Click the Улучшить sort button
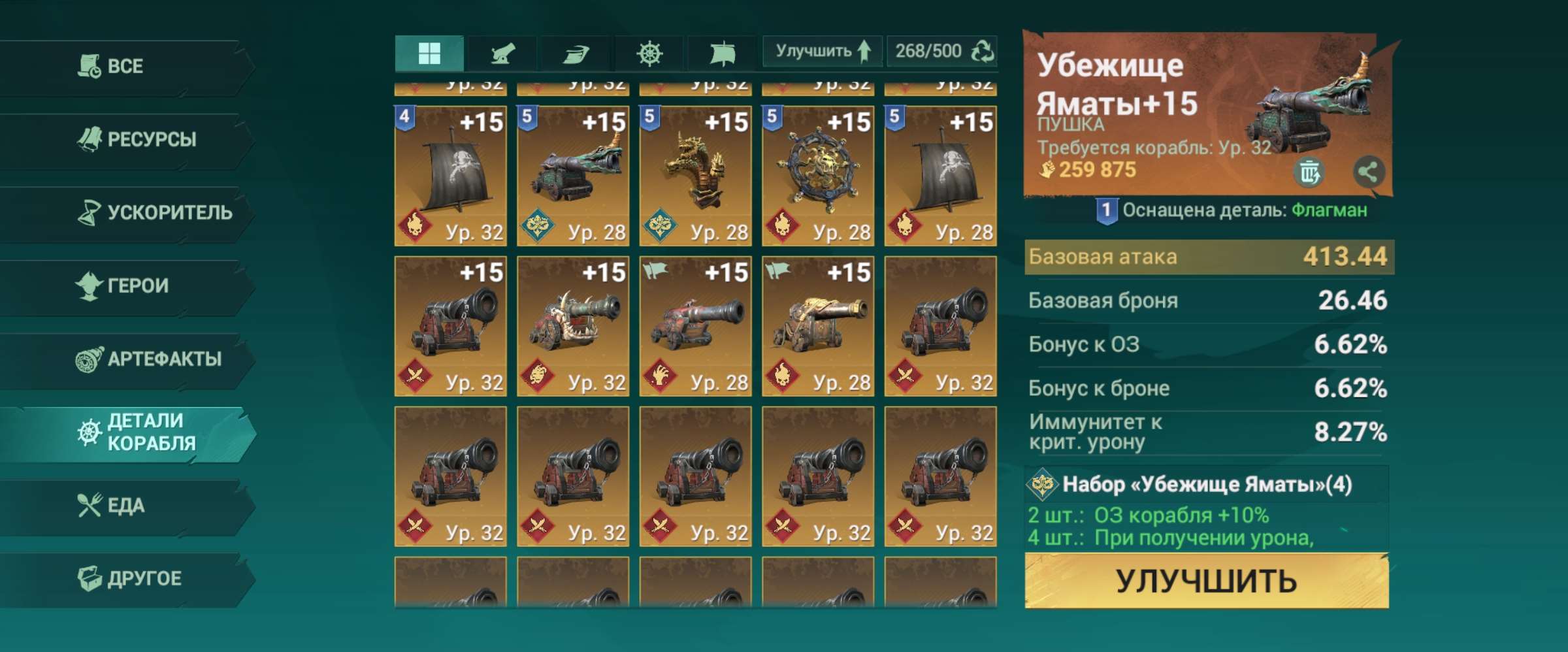This screenshot has width=1568, height=652. (x=822, y=51)
